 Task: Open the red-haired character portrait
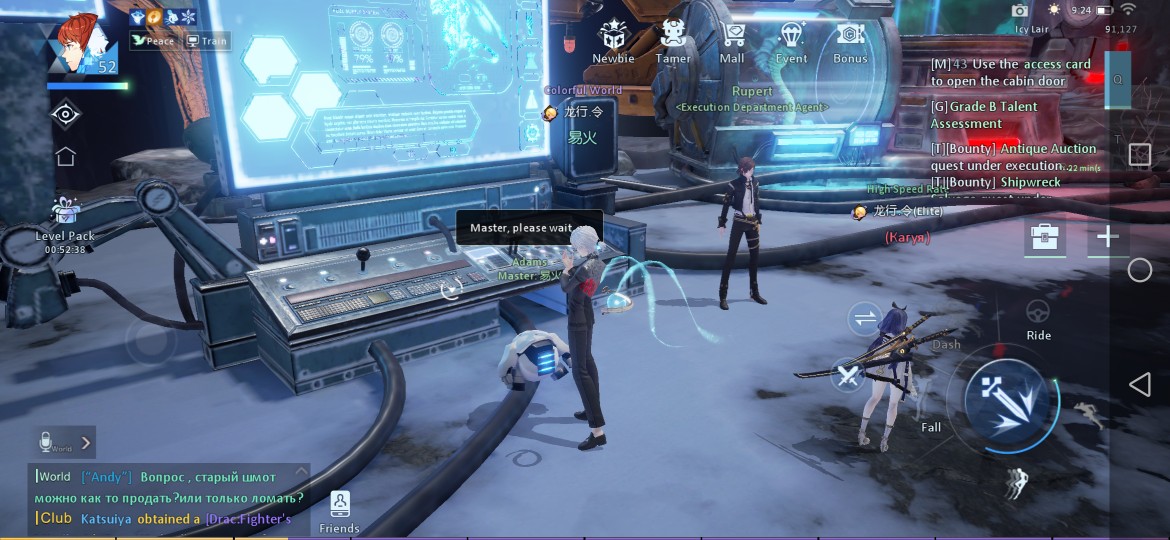click(81, 45)
